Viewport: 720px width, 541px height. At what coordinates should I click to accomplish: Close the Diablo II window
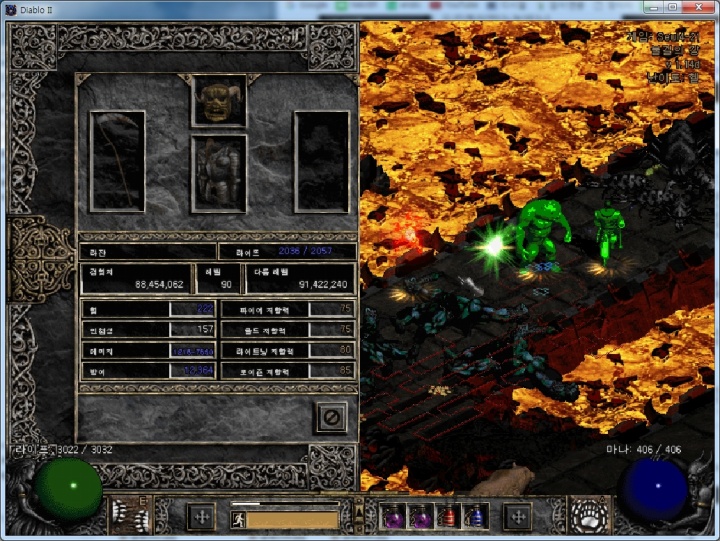tap(698, 8)
